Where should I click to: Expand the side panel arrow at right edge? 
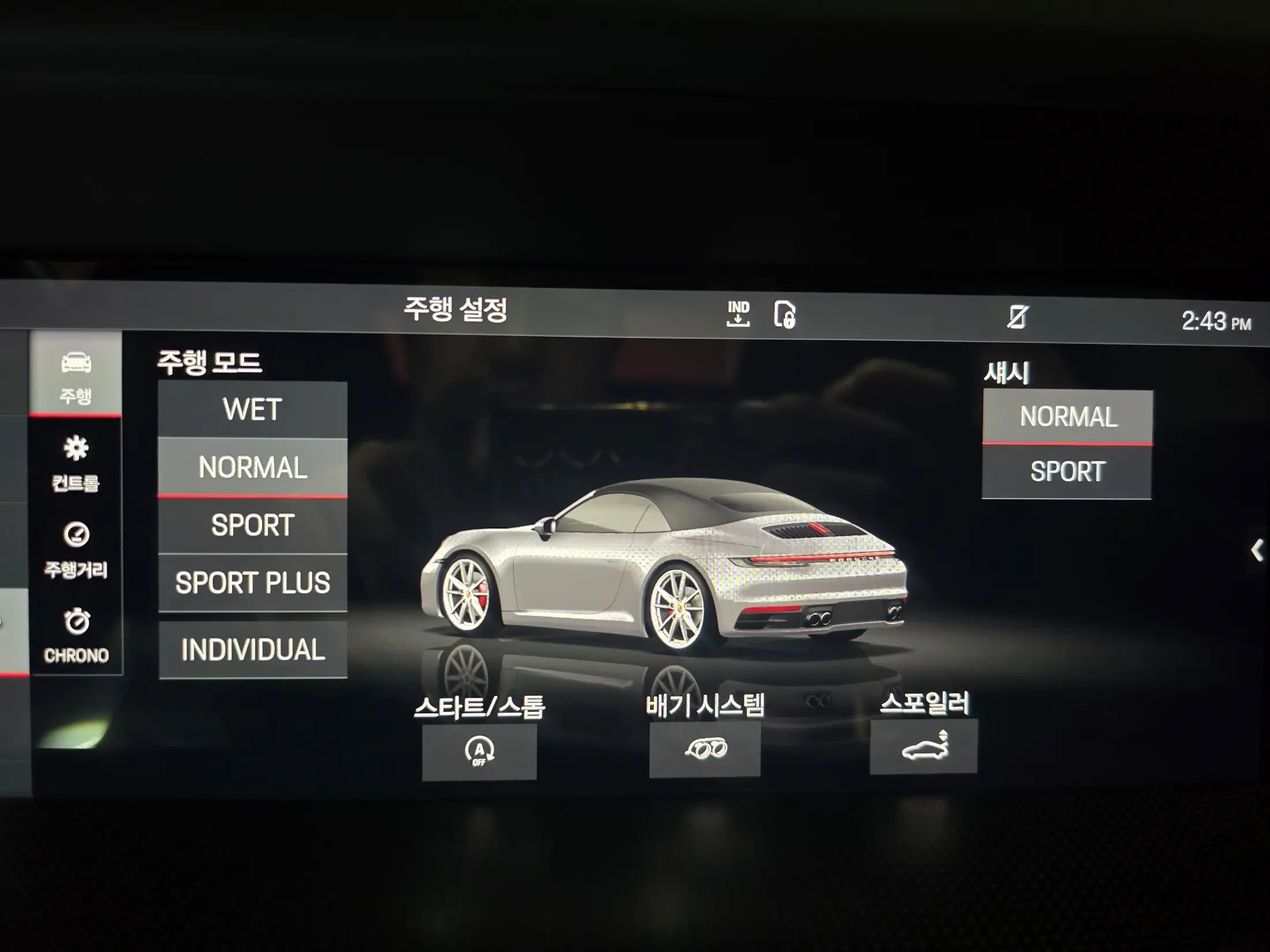(1257, 550)
